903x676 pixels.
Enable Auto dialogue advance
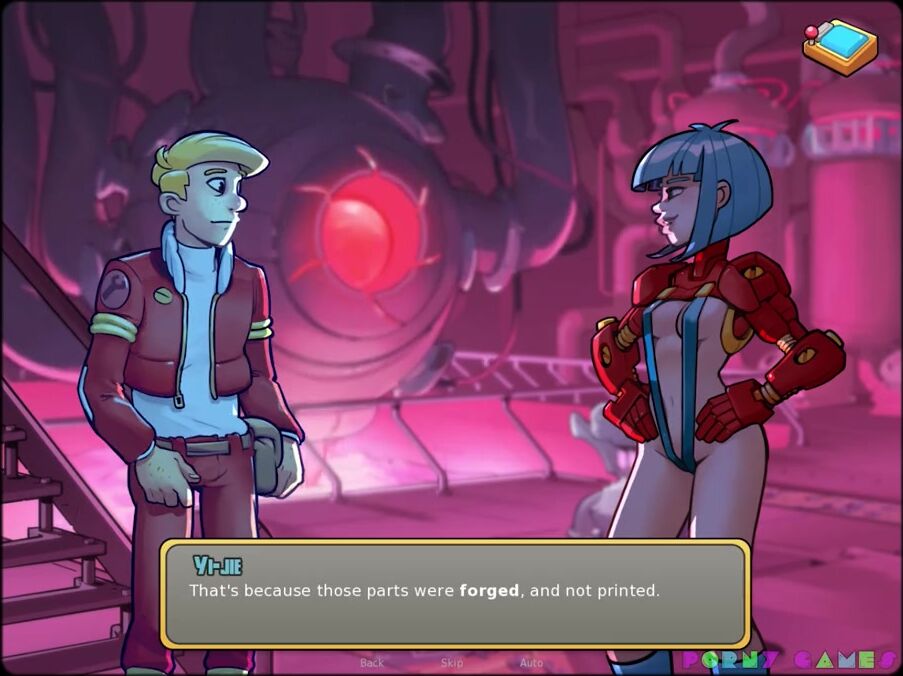pyautogui.click(x=531, y=663)
